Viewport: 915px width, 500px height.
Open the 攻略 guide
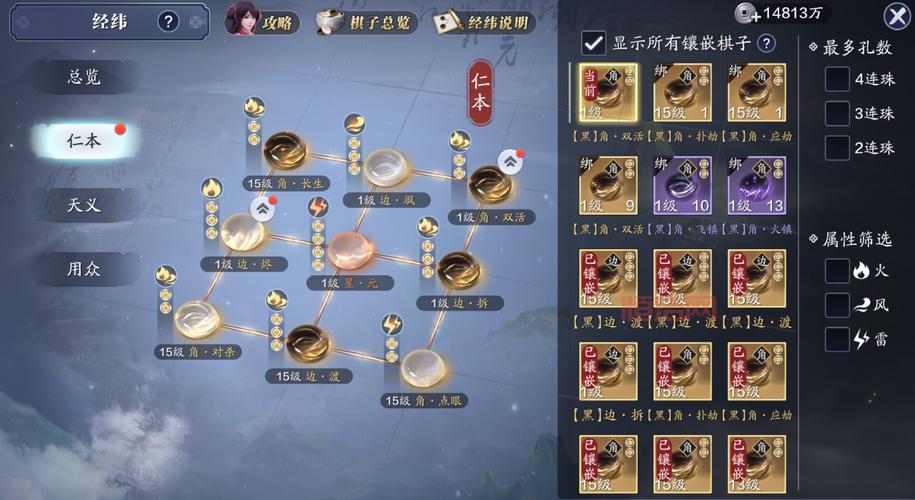click(262, 20)
